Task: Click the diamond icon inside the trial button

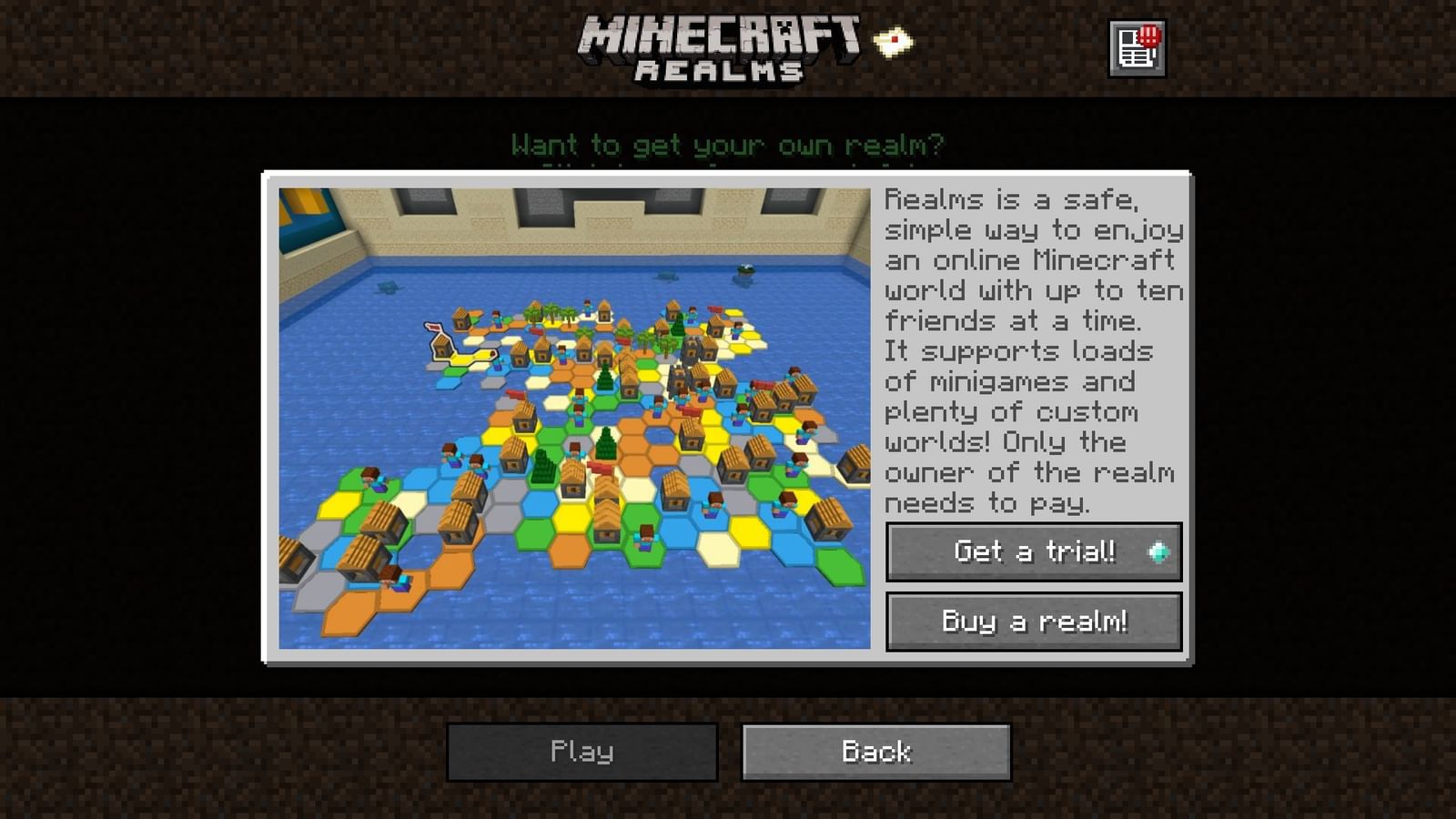Action: click(x=1159, y=551)
